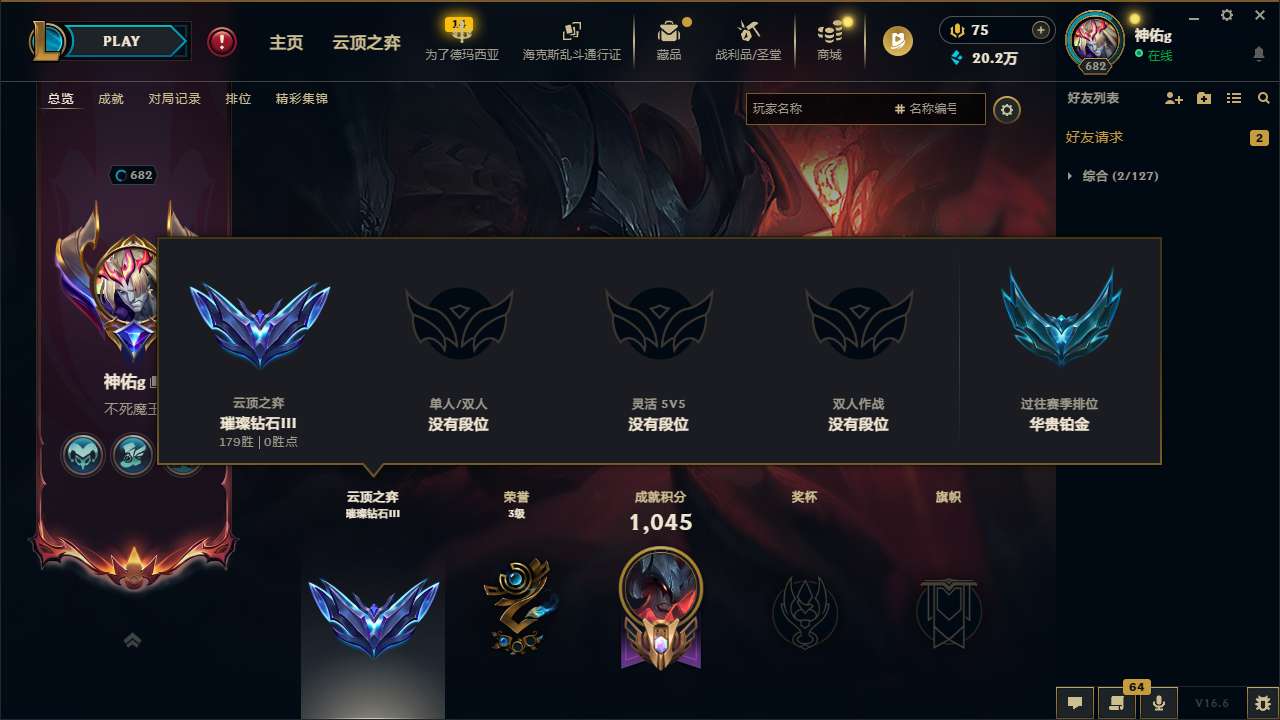Click the red alert icon beside PLAY
This screenshot has width=1280, height=720.
[x=221, y=41]
